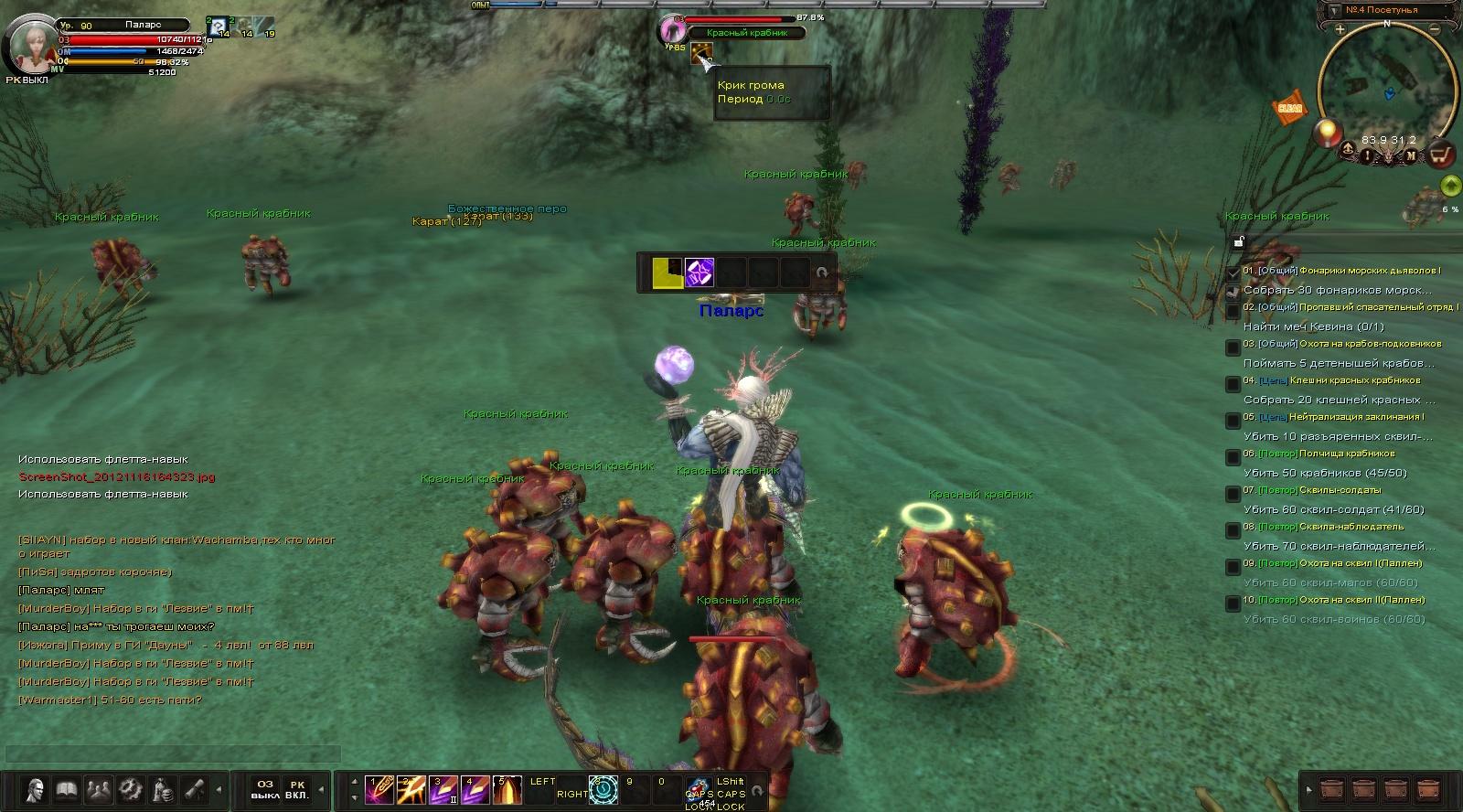Viewport: 1463px width, 812px height.
Task: Open the group menu with three figures
Action: coord(98,789)
